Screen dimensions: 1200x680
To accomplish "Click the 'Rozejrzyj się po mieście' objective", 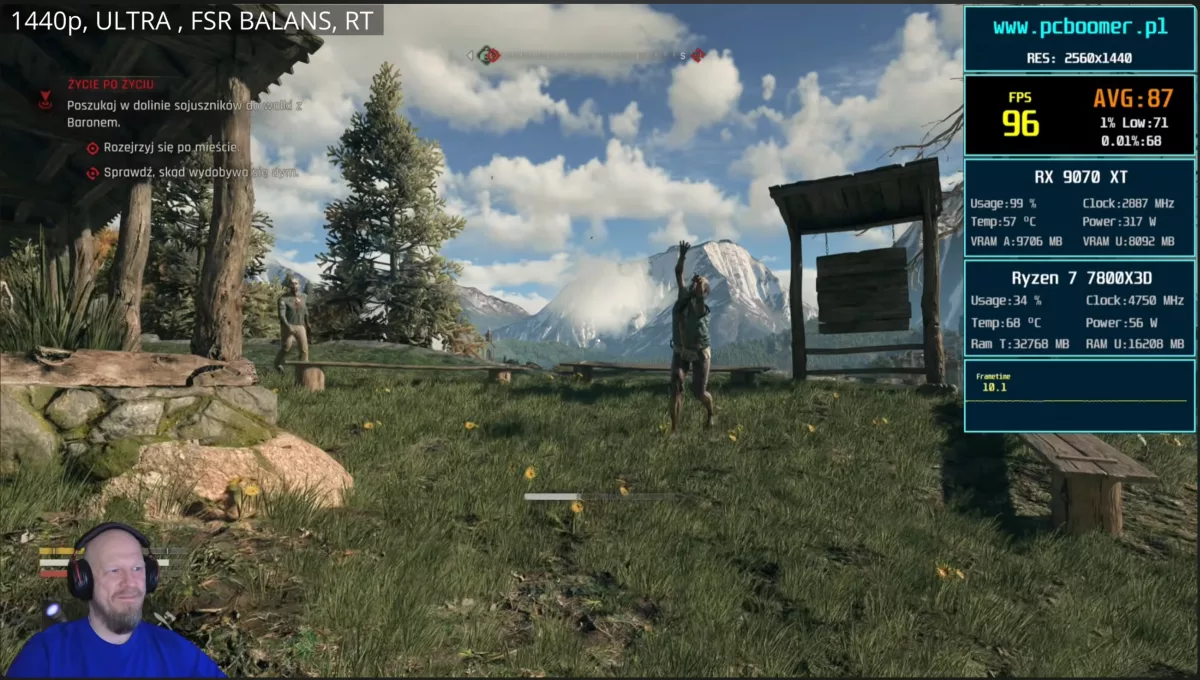I will click(170, 147).
